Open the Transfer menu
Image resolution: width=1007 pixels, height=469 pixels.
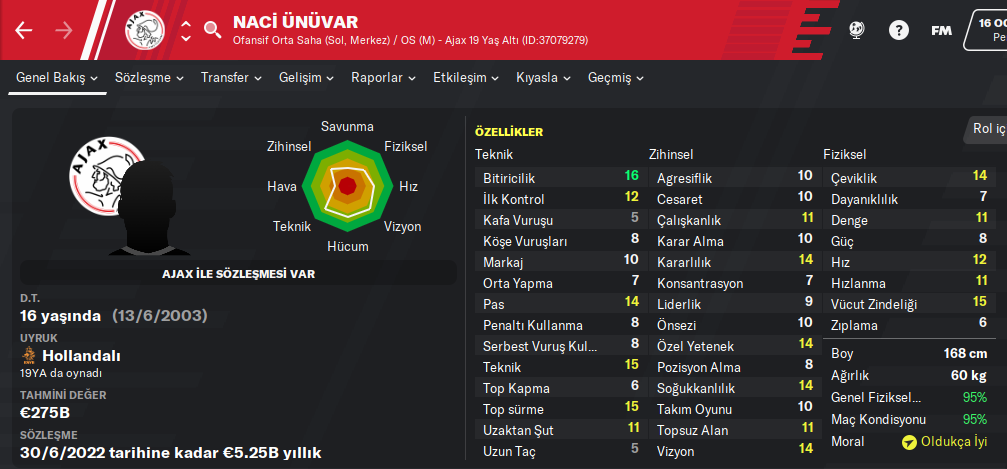[x=231, y=77]
